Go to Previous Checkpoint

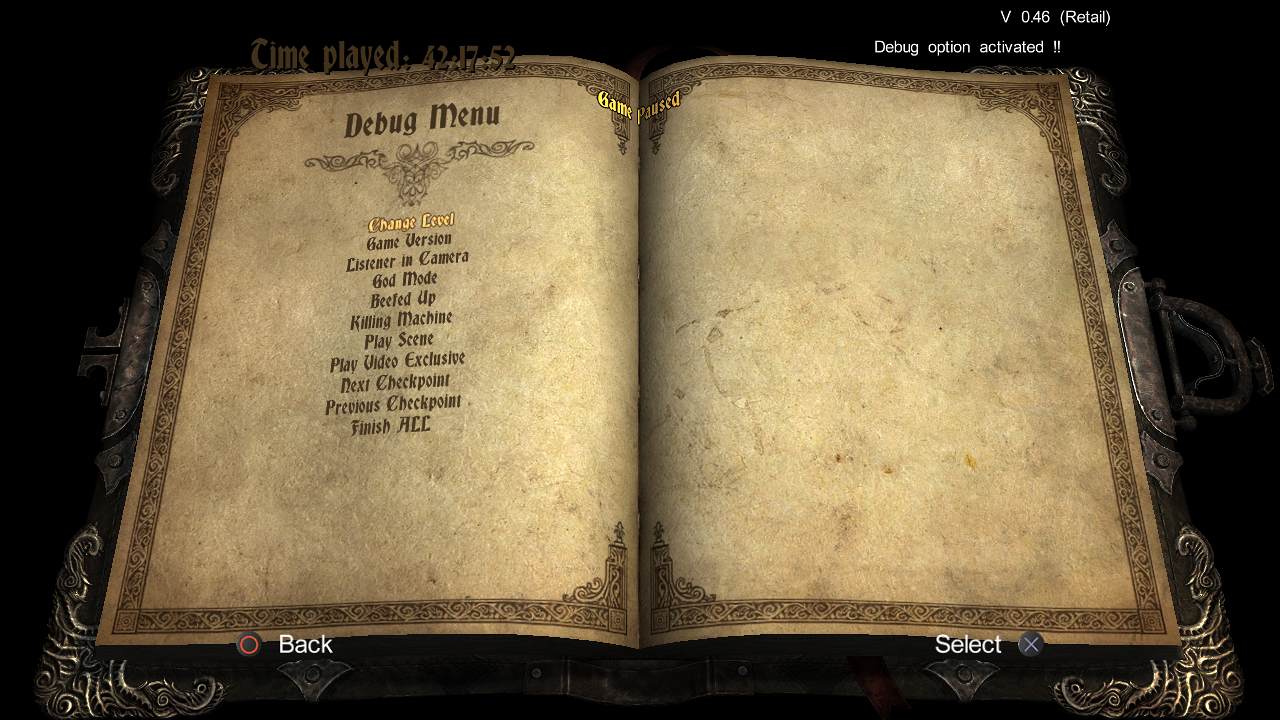pyautogui.click(x=393, y=405)
